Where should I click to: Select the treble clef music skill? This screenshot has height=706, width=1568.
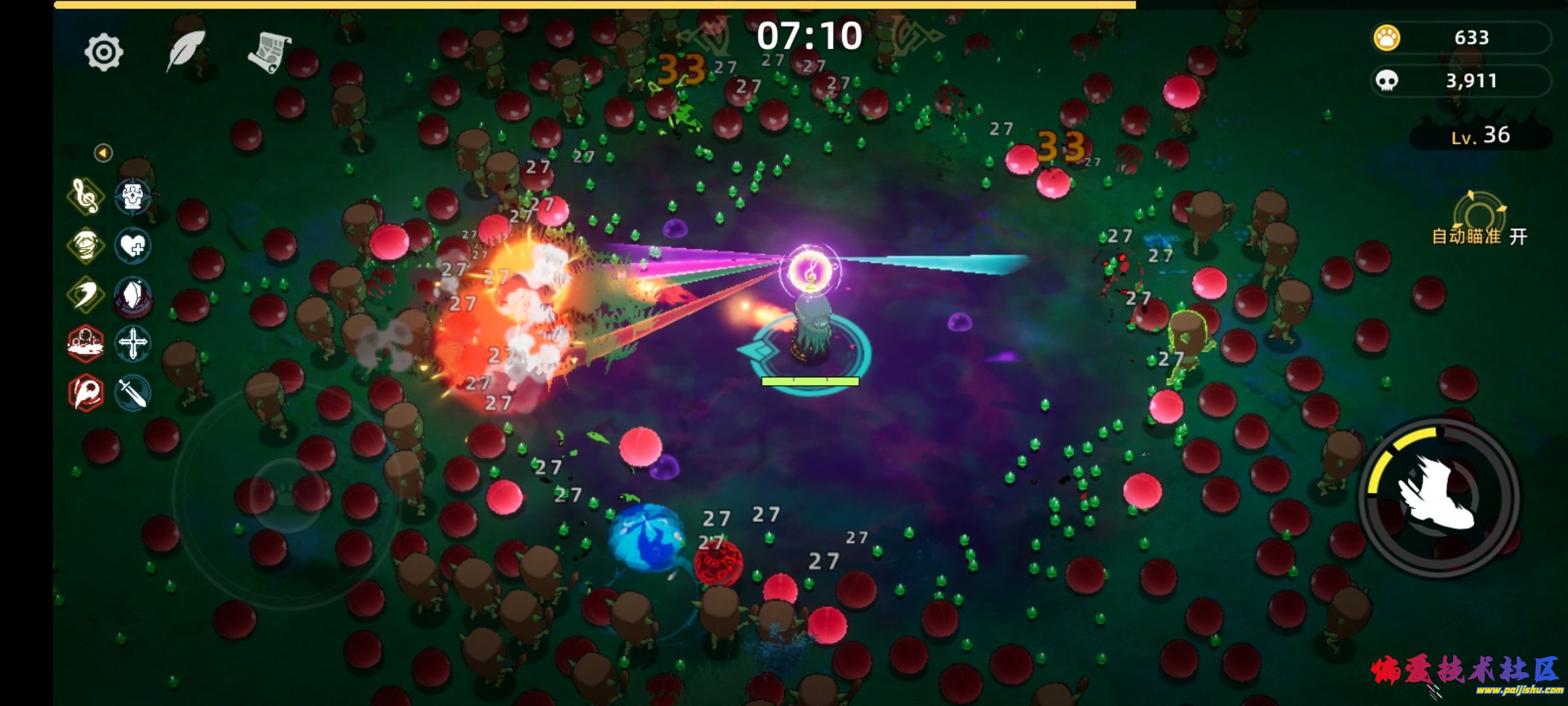point(86,196)
